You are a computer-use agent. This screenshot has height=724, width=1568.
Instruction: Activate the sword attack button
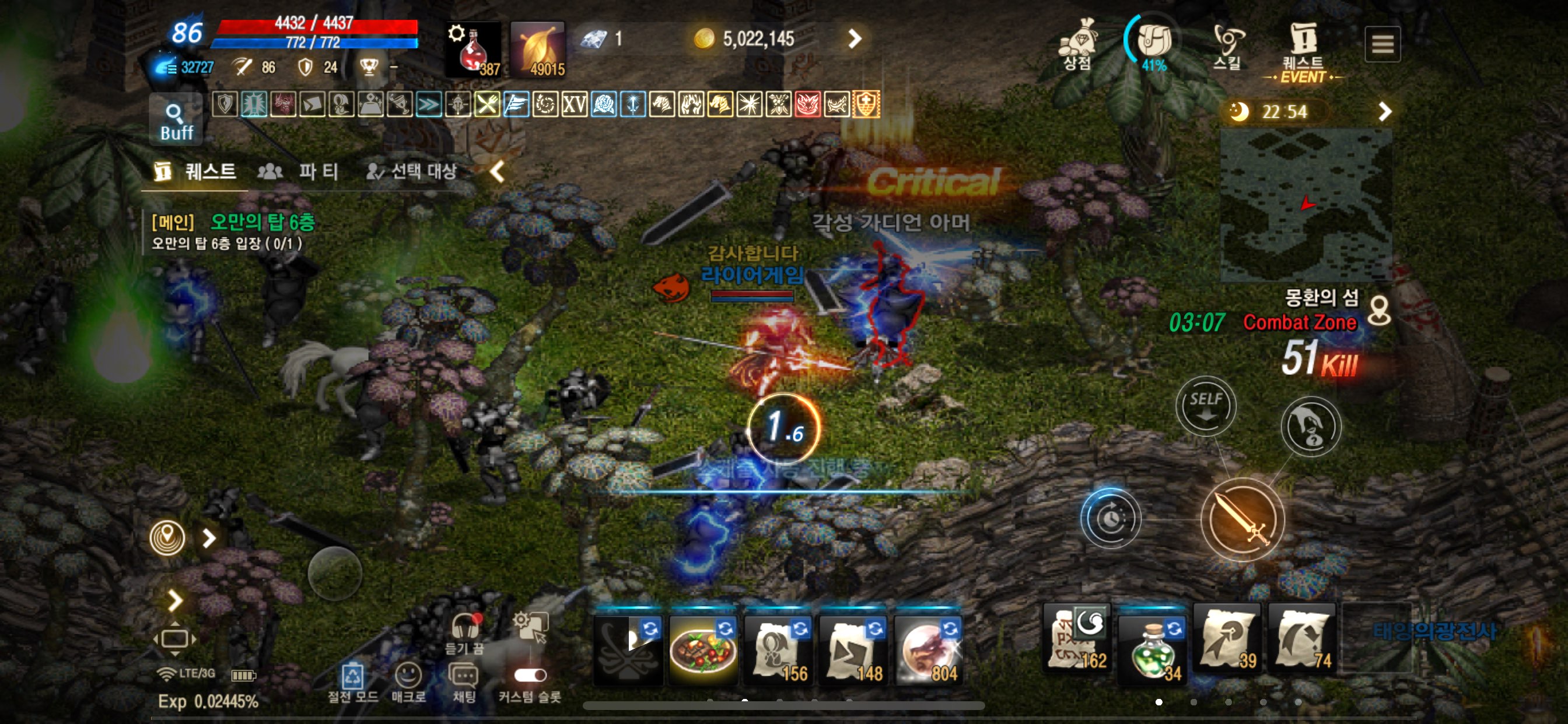(x=1242, y=519)
